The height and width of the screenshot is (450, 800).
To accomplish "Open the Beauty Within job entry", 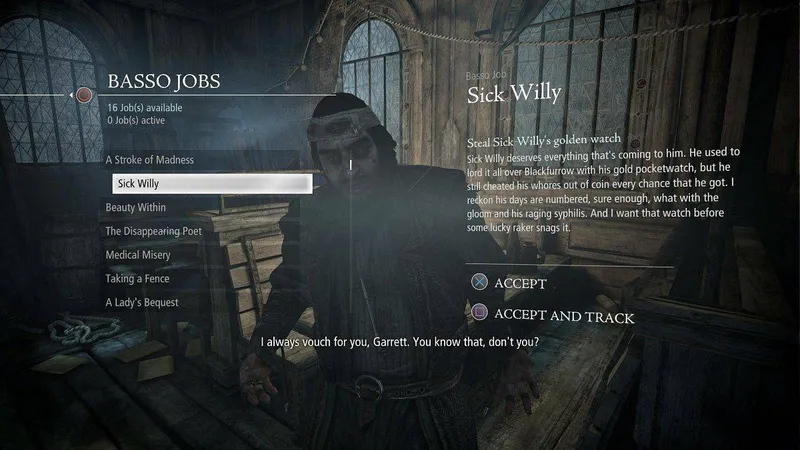I will [136, 208].
